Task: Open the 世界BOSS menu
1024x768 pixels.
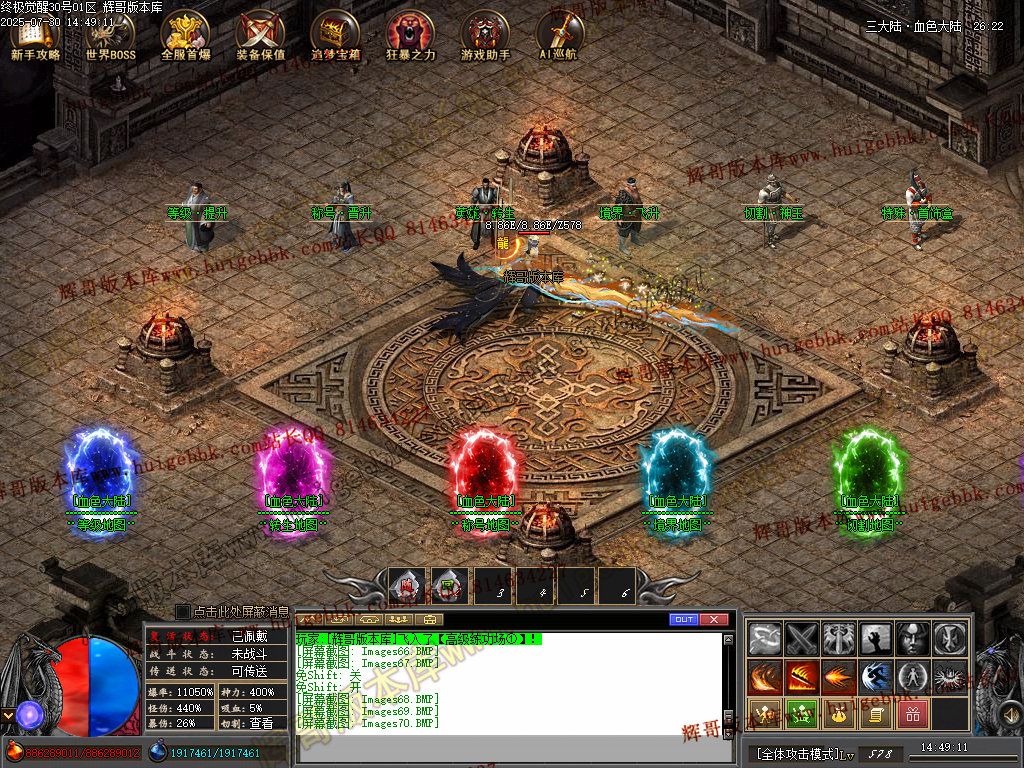Action: click(110, 36)
